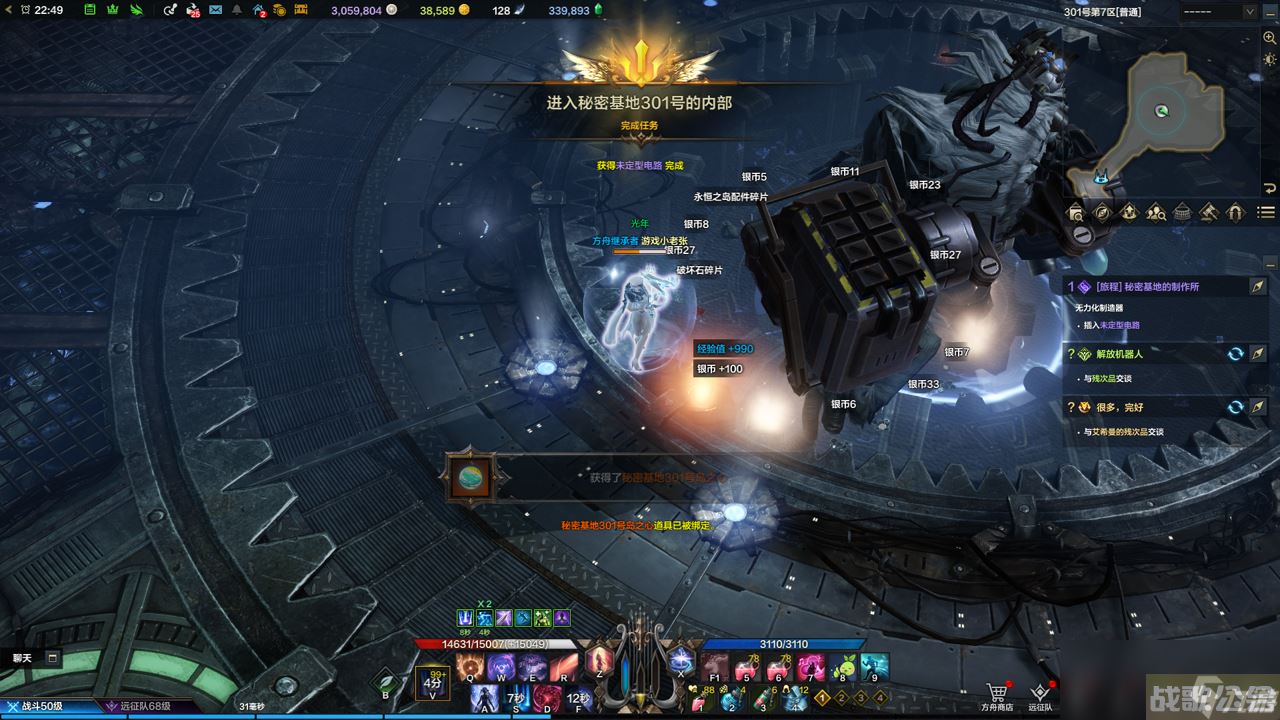The height and width of the screenshot is (720, 1280).
Task: Toggle the 聊天 chat window button
Action: click(x=52, y=658)
